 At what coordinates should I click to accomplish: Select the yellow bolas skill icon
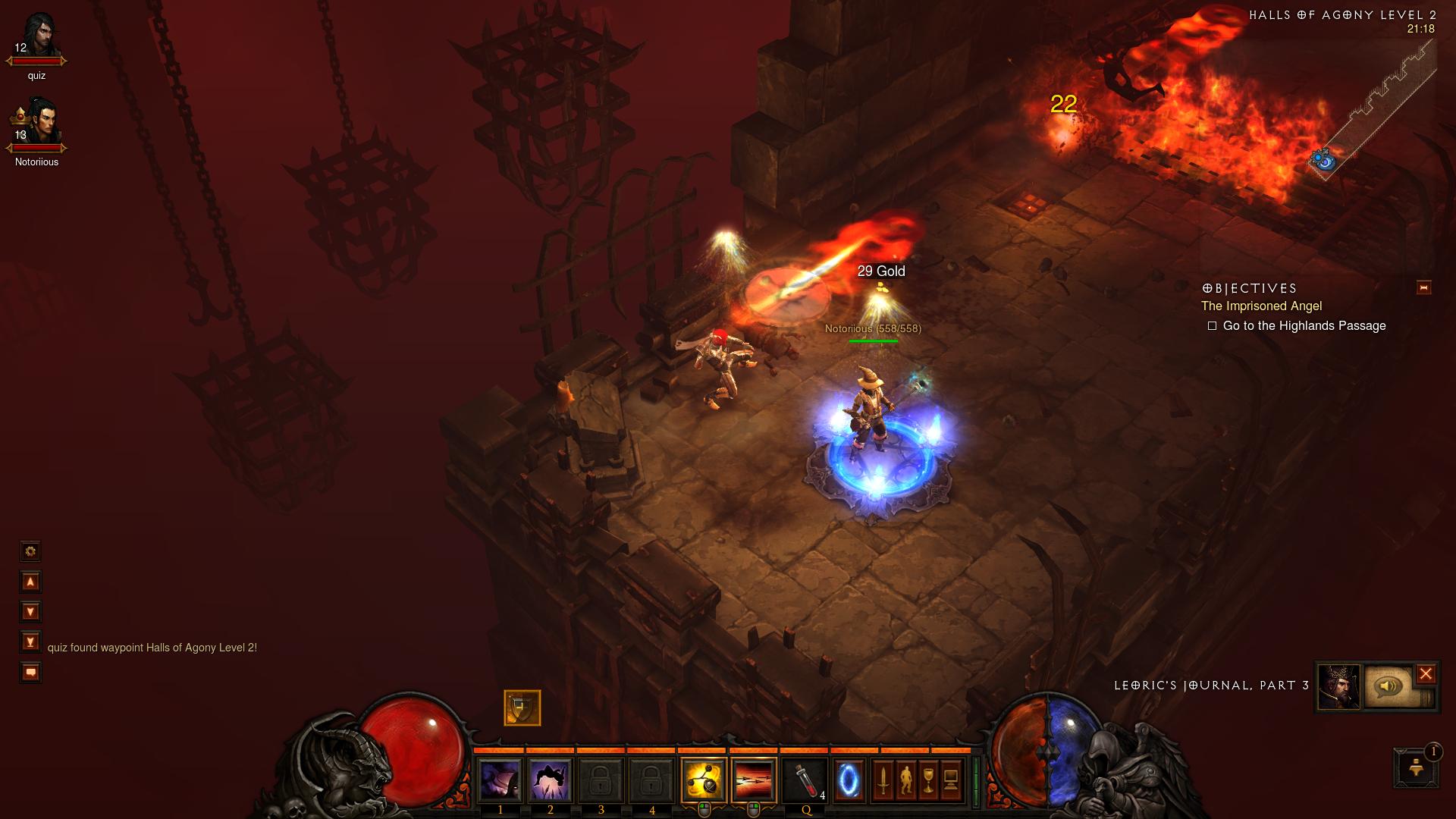[703, 780]
